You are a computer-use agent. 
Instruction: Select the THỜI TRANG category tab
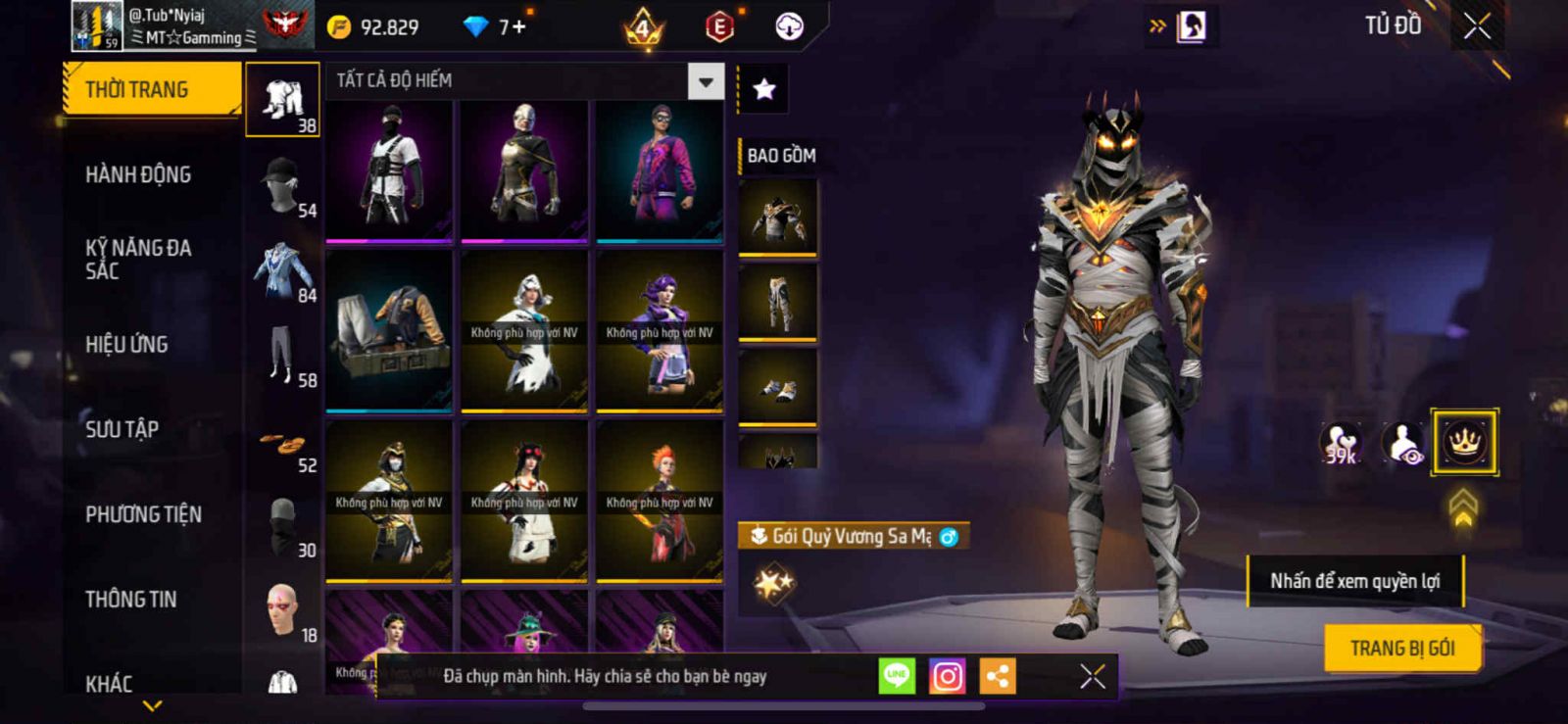[x=151, y=89]
